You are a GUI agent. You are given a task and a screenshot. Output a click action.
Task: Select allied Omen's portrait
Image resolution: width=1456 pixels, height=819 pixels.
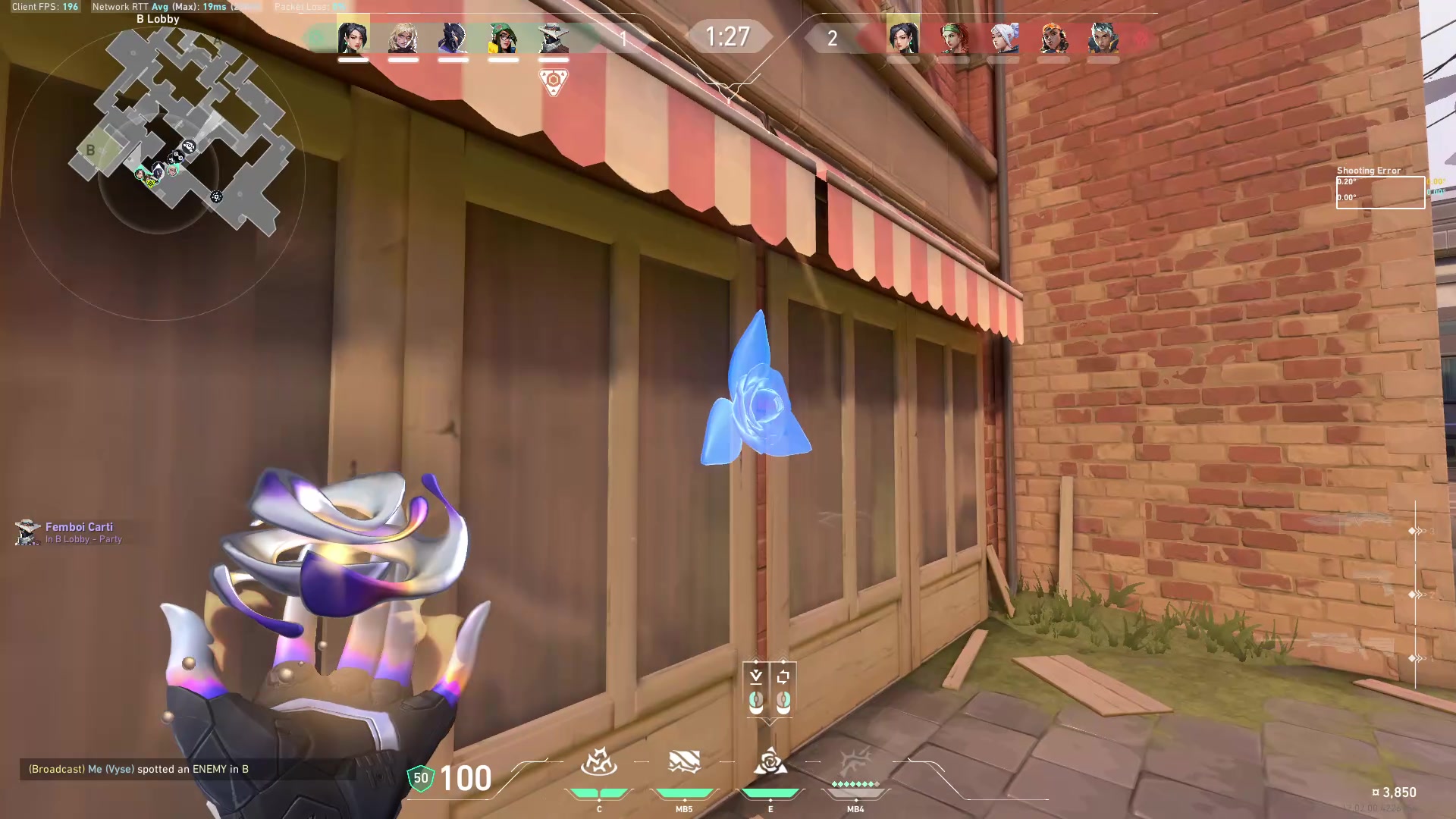[453, 37]
